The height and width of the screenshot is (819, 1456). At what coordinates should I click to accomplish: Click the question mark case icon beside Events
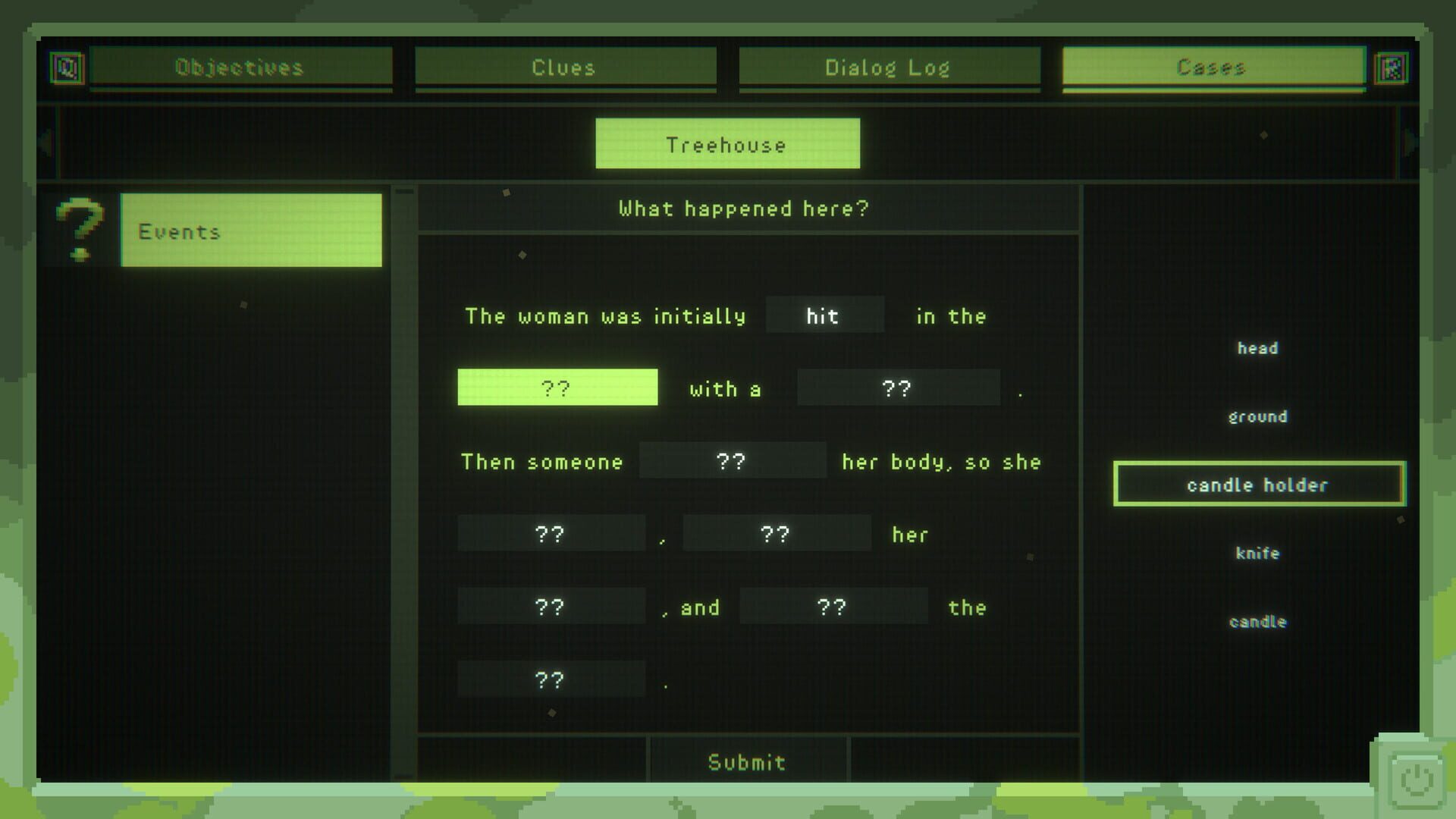78,230
